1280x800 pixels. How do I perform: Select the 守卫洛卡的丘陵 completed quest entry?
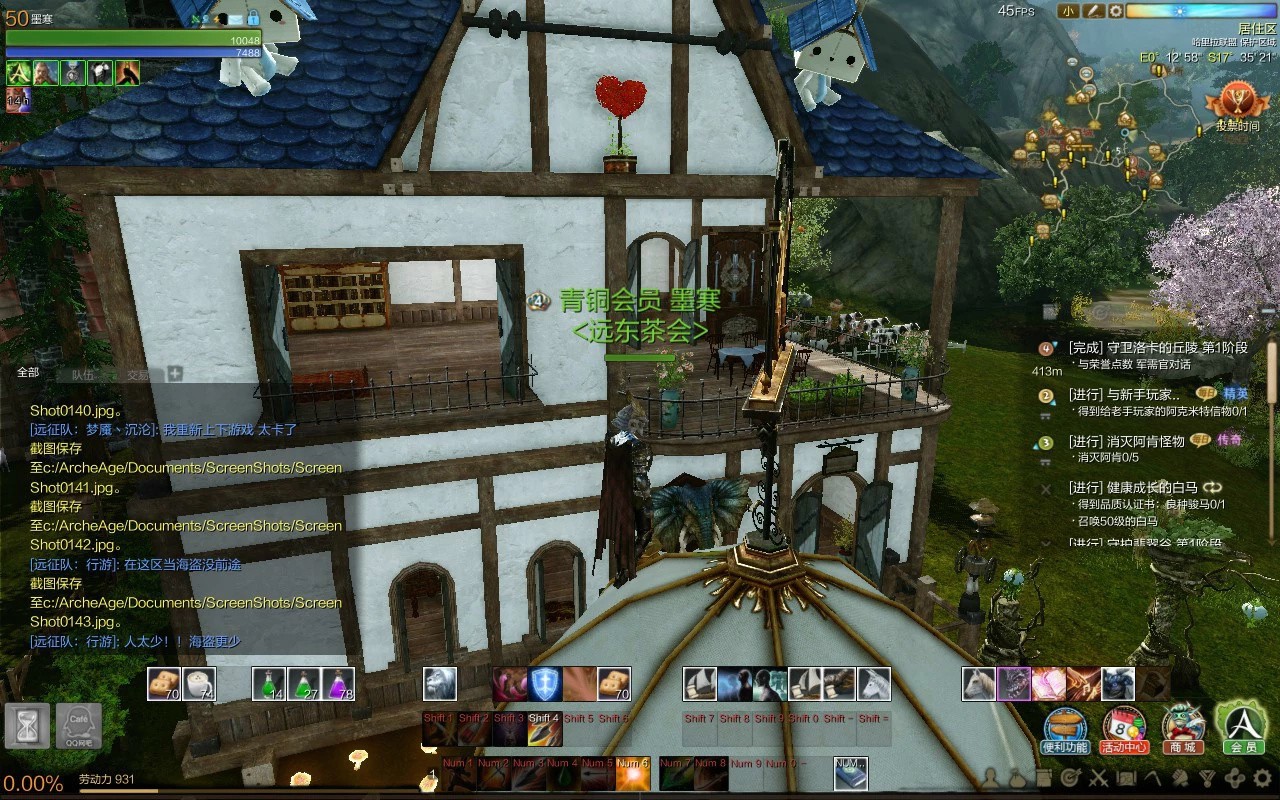pos(1157,348)
